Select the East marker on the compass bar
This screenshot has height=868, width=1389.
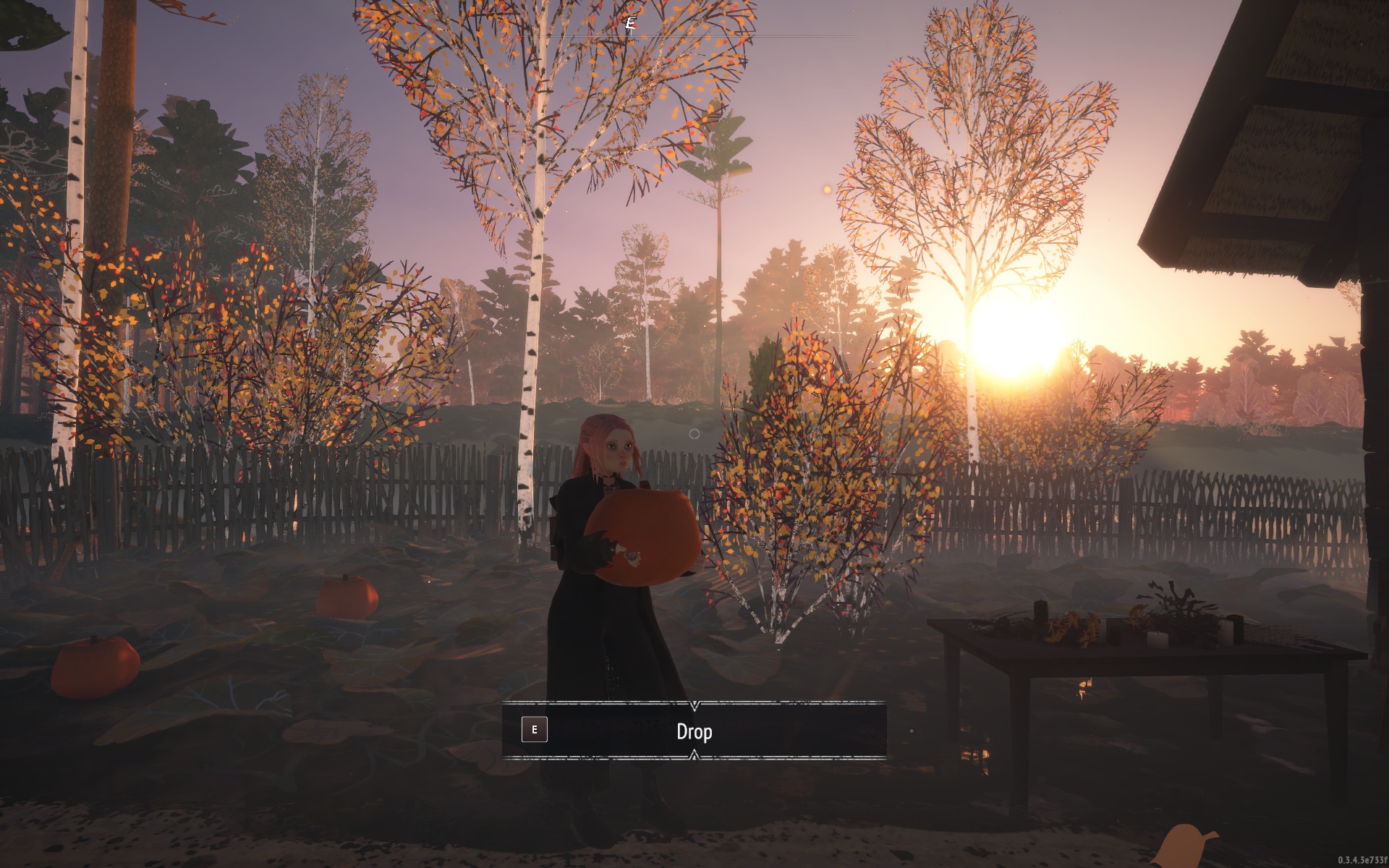[x=630, y=22]
